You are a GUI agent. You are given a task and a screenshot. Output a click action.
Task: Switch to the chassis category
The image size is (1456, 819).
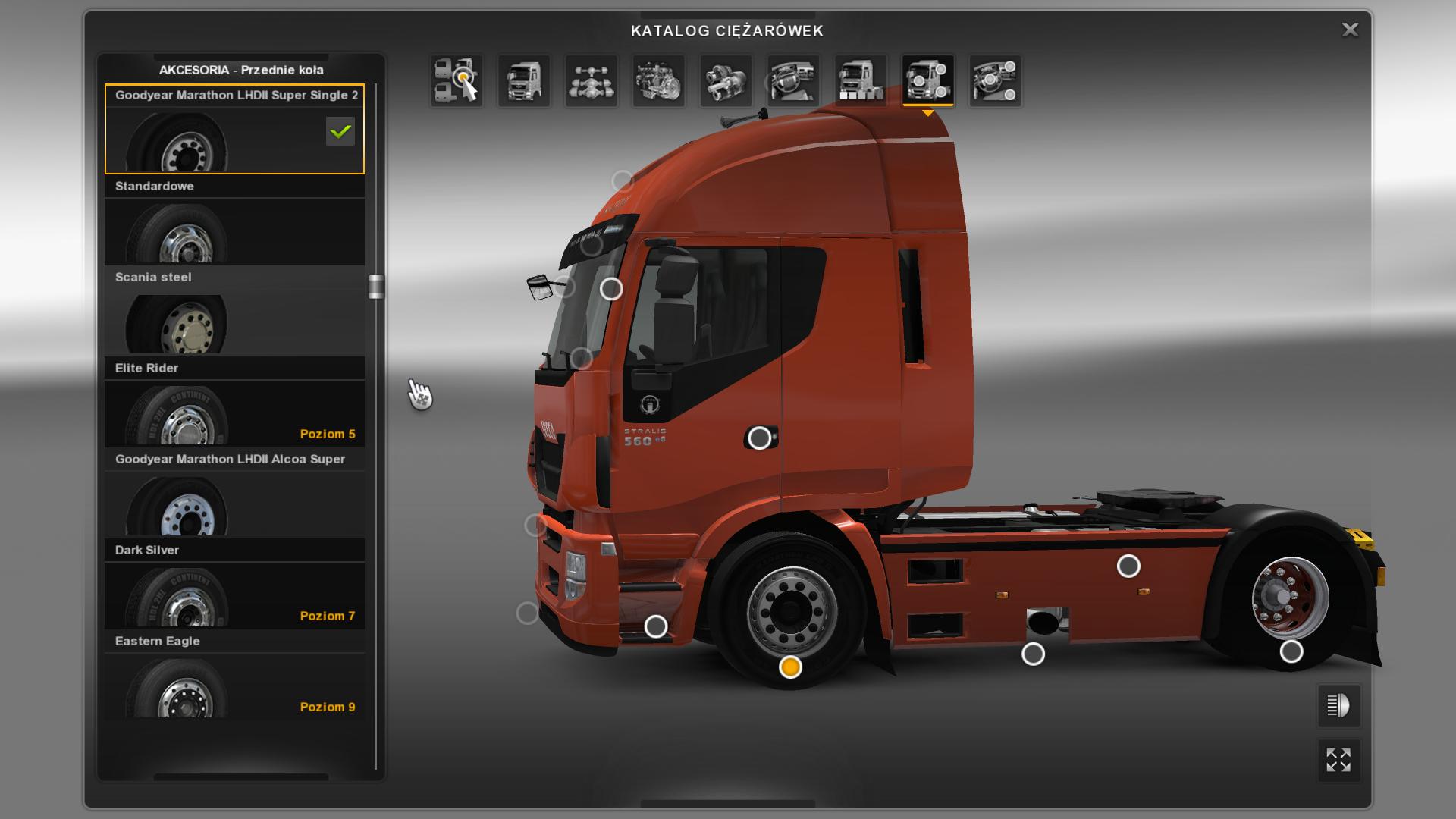click(591, 80)
